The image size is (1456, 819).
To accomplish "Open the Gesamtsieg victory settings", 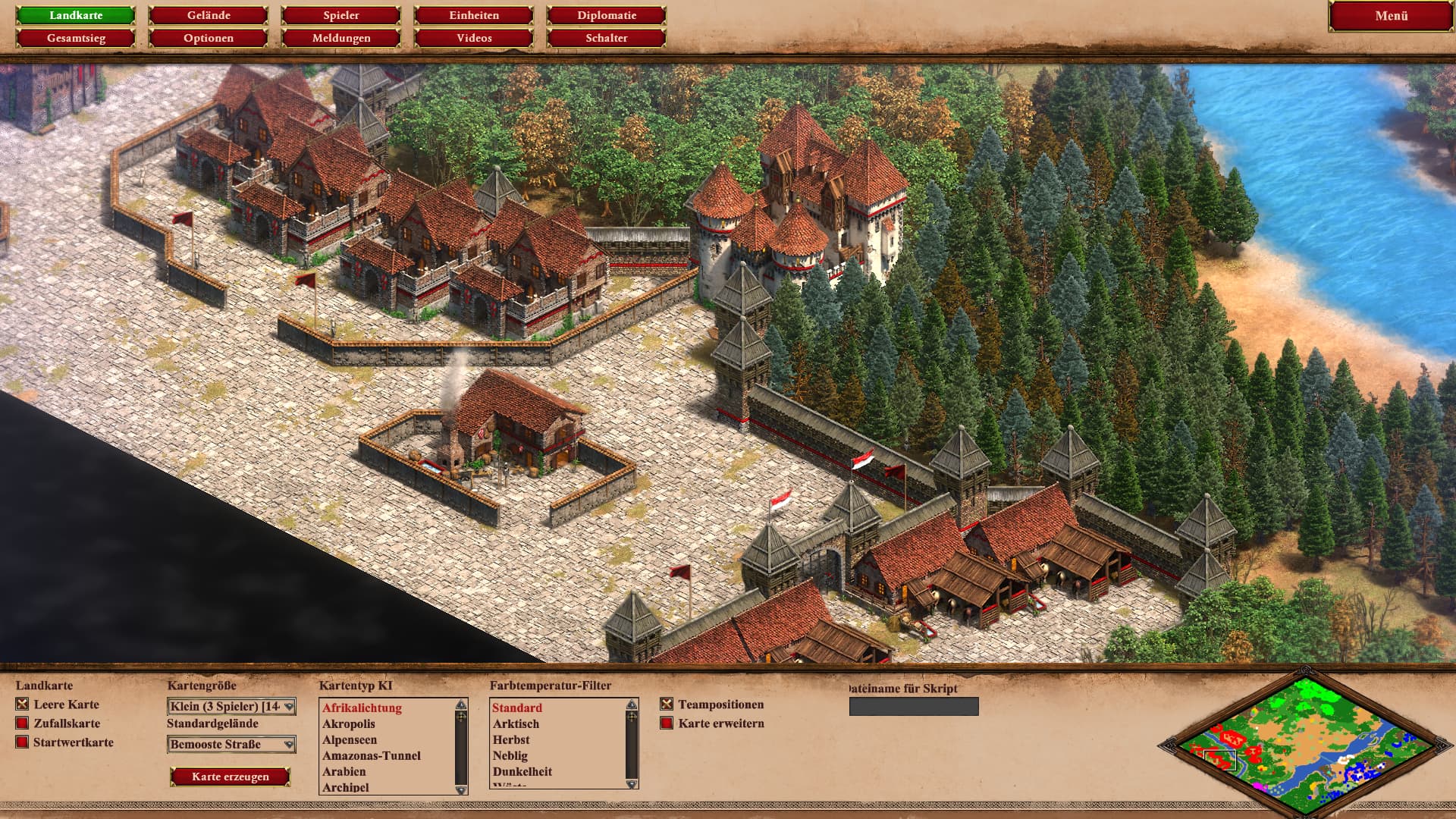I will pyautogui.click(x=76, y=38).
